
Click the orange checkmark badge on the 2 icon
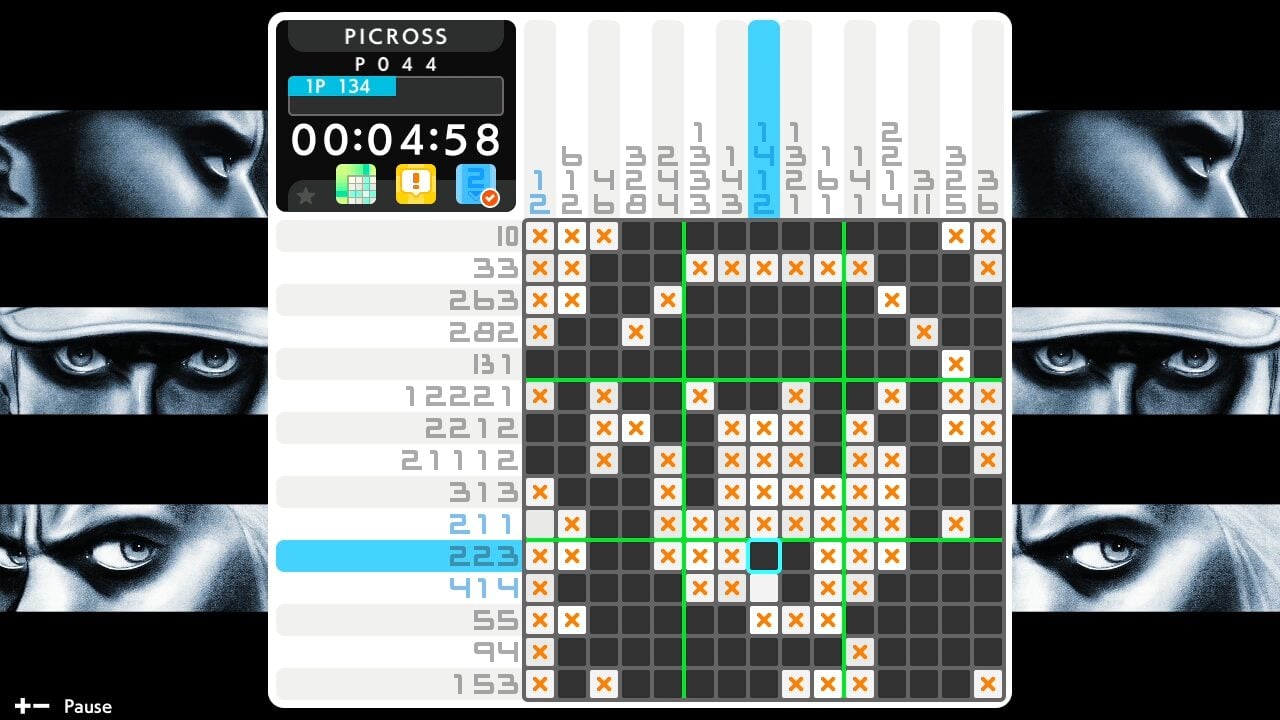(489, 197)
